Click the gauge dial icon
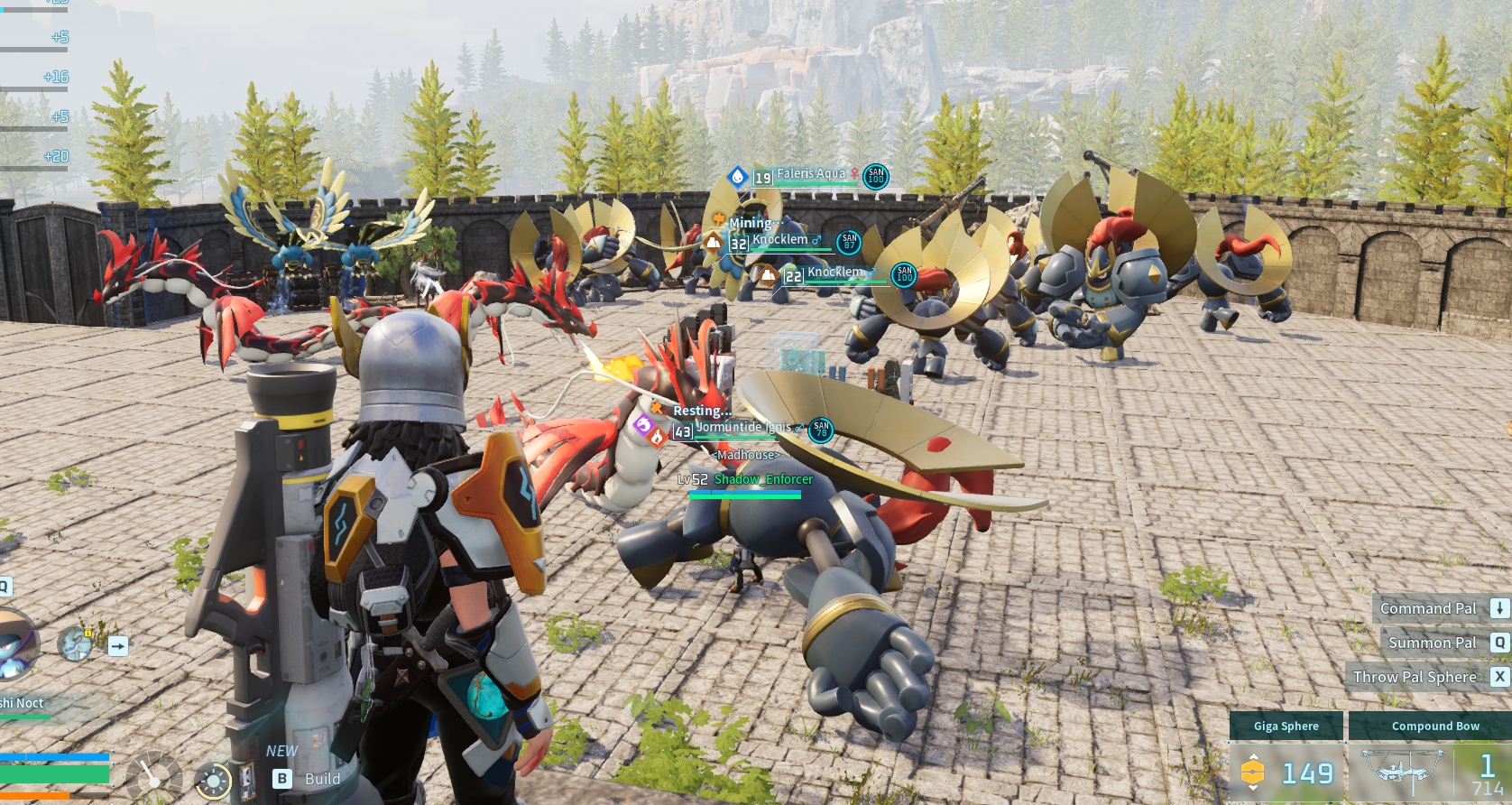Image resolution: width=1512 pixels, height=805 pixels. pos(152,776)
